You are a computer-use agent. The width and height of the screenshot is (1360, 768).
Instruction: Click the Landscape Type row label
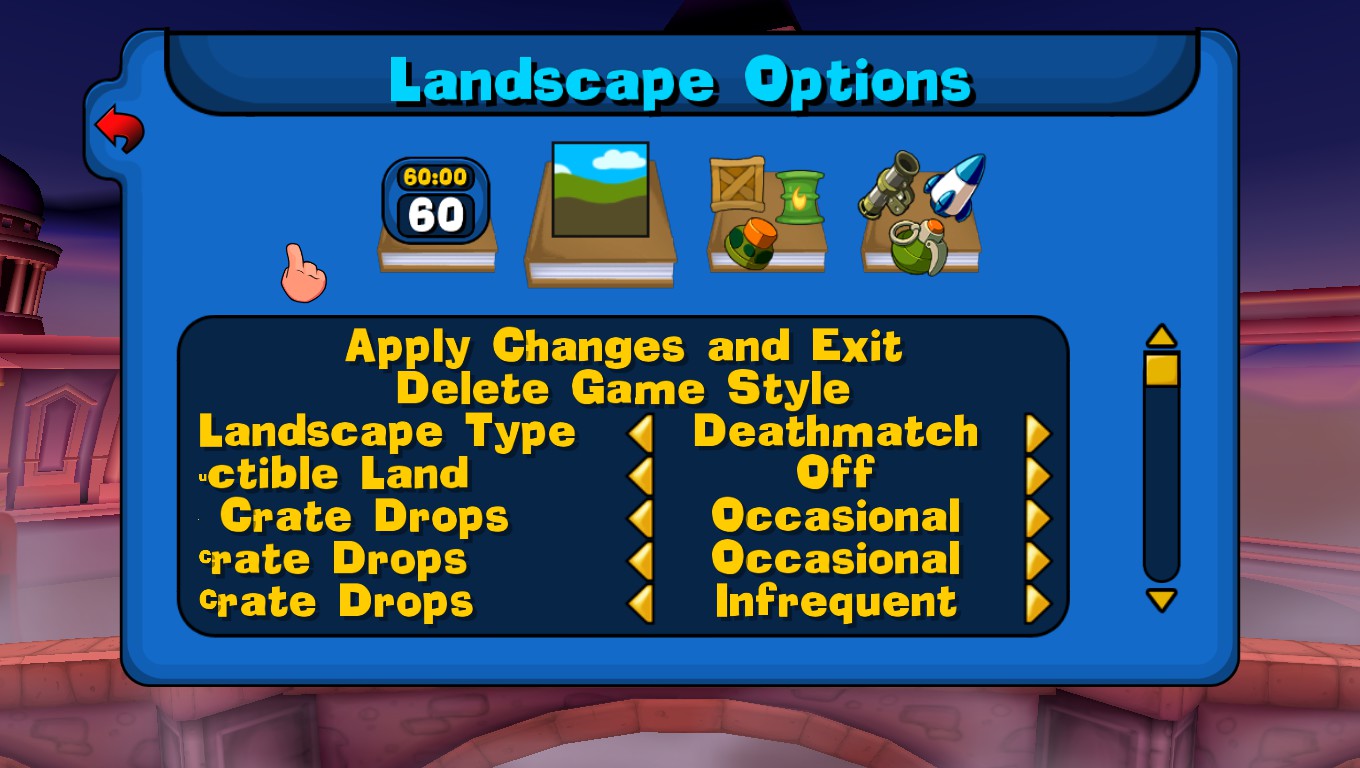(386, 431)
